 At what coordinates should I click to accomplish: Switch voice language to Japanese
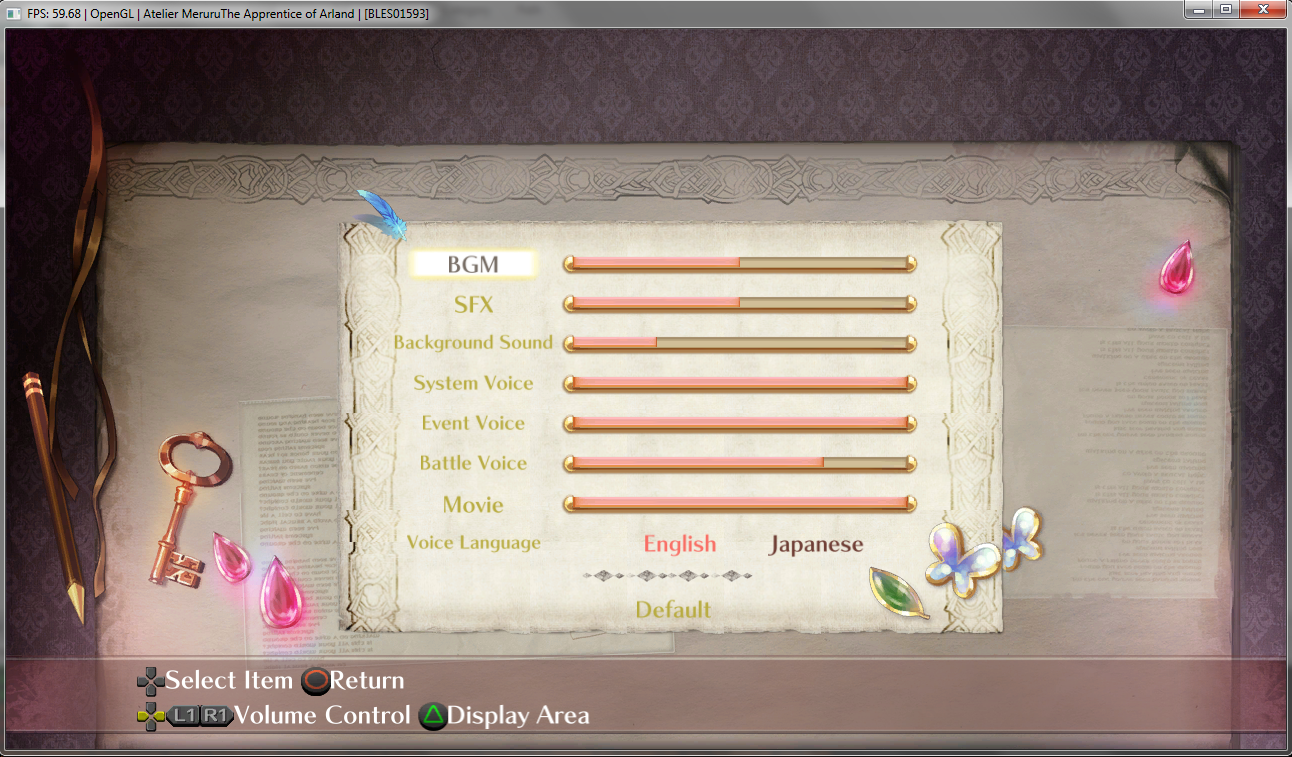tap(815, 545)
